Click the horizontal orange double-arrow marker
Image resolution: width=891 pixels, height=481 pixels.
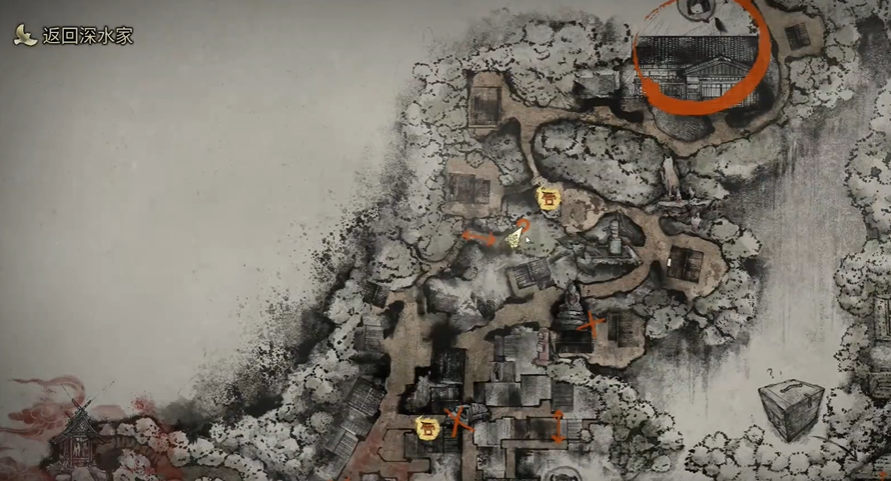[x=479, y=237]
